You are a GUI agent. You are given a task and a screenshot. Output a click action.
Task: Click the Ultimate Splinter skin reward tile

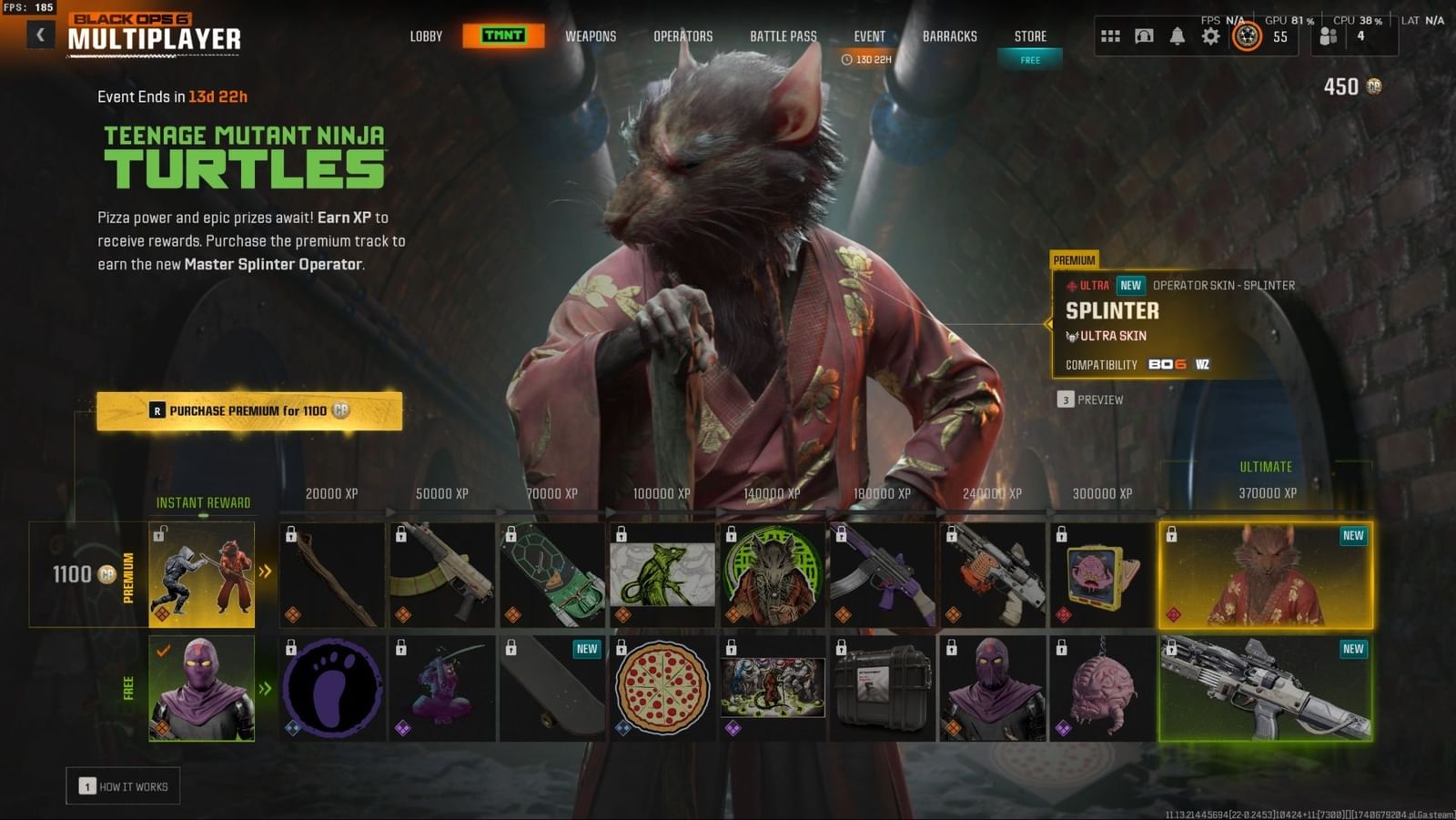pos(1266,574)
